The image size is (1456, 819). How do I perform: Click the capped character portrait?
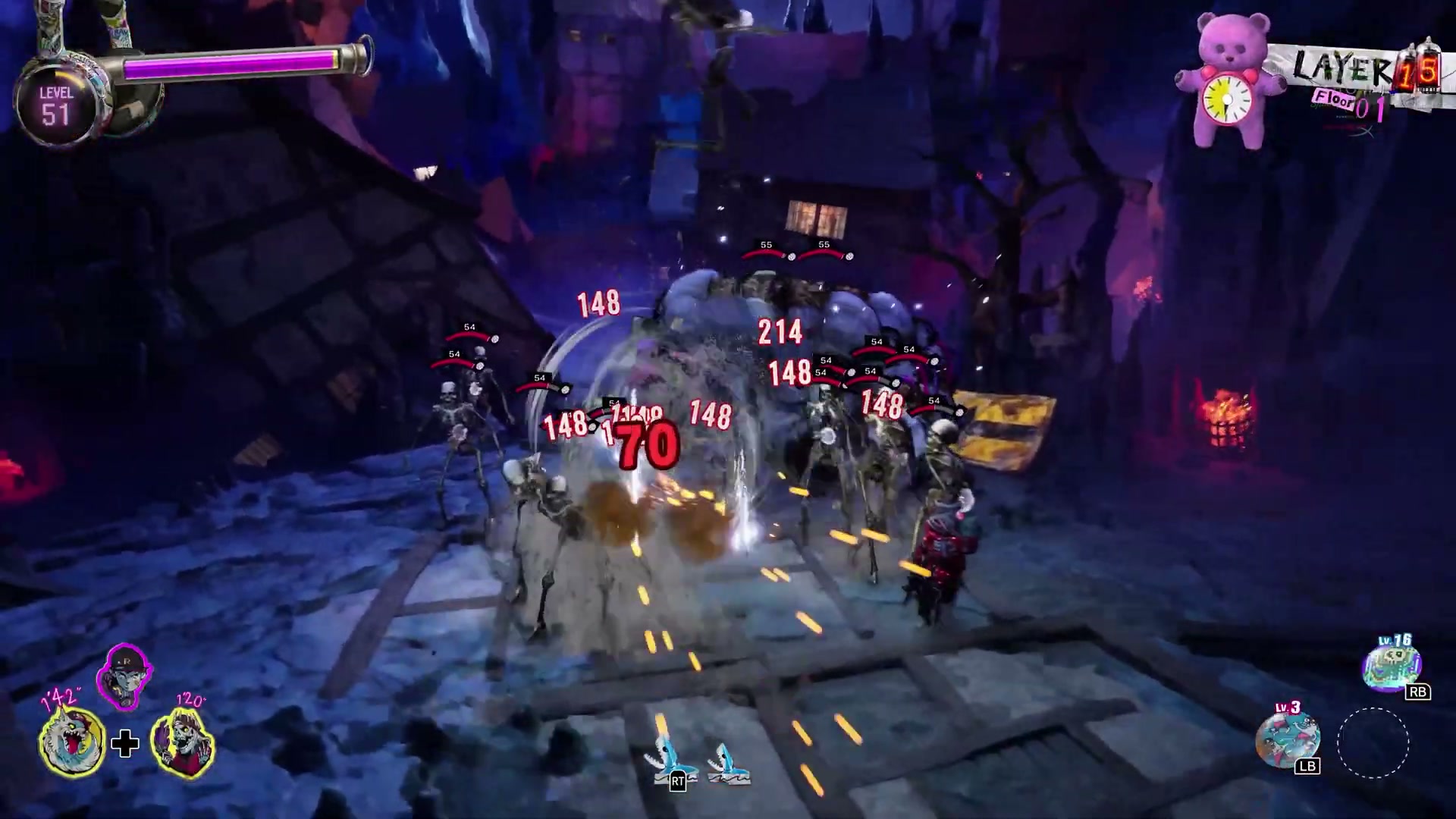[x=124, y=676]
